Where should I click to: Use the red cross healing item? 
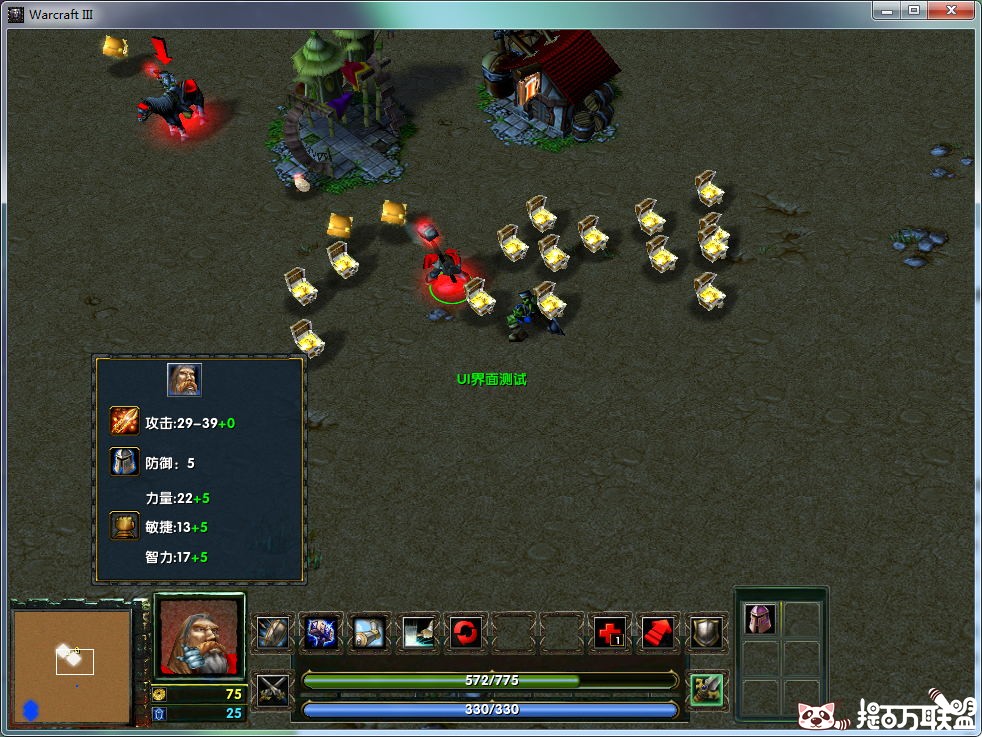tap(610, 632)
